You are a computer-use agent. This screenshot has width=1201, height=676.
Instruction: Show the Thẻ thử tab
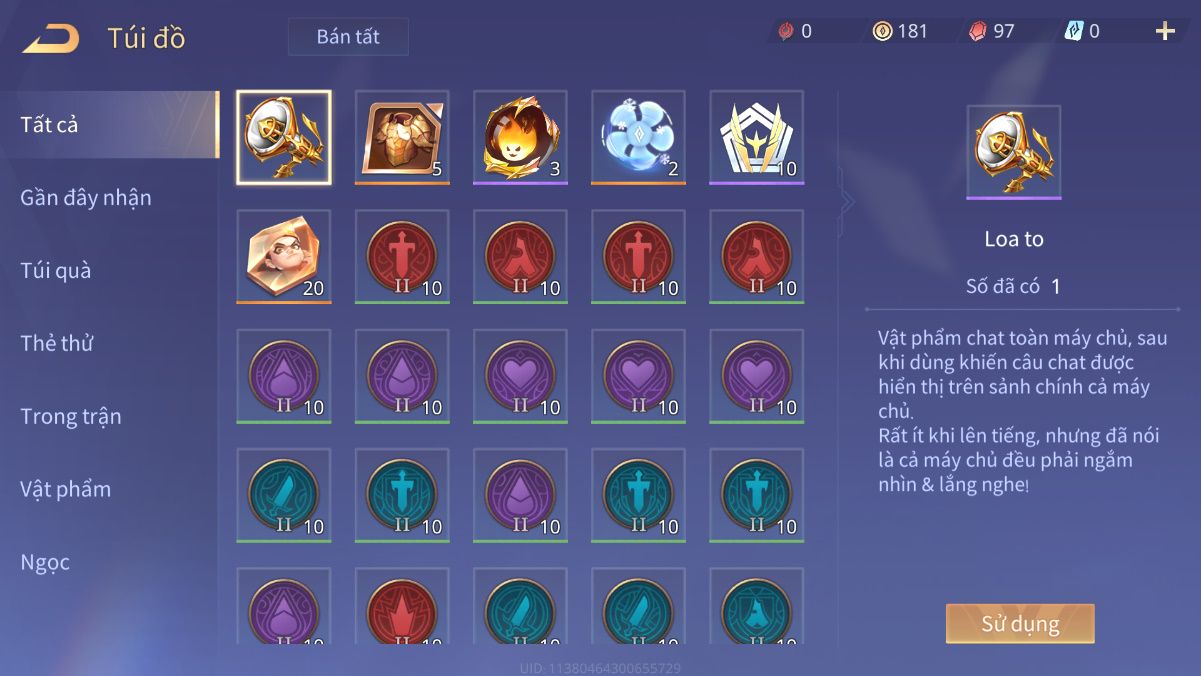pos(57,344)
